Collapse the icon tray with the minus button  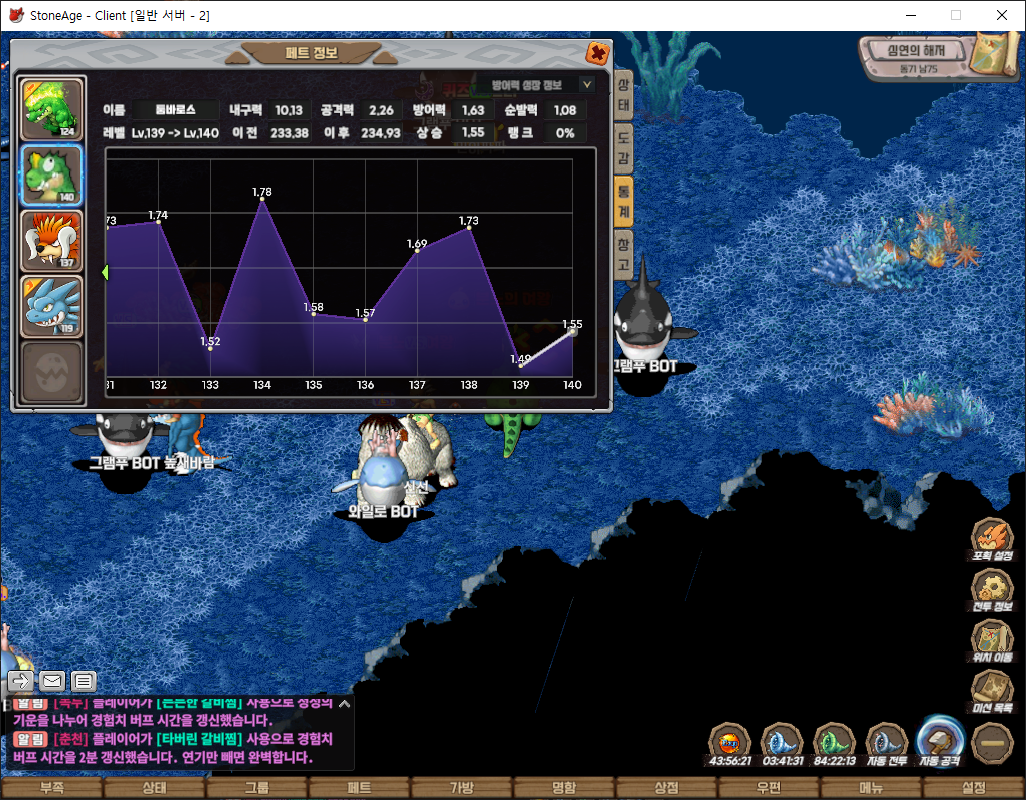pyautogui.click(x=992, y=743)
